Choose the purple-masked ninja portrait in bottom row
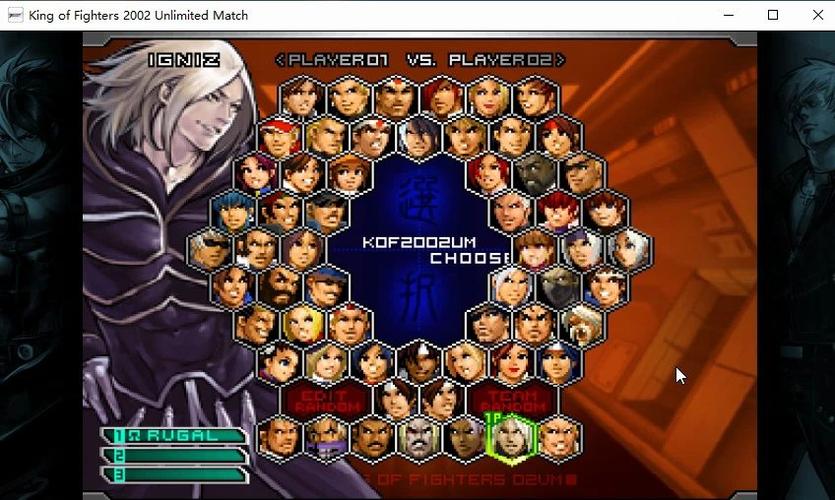This screenshot has height=500, width=835. pos(327,437)
